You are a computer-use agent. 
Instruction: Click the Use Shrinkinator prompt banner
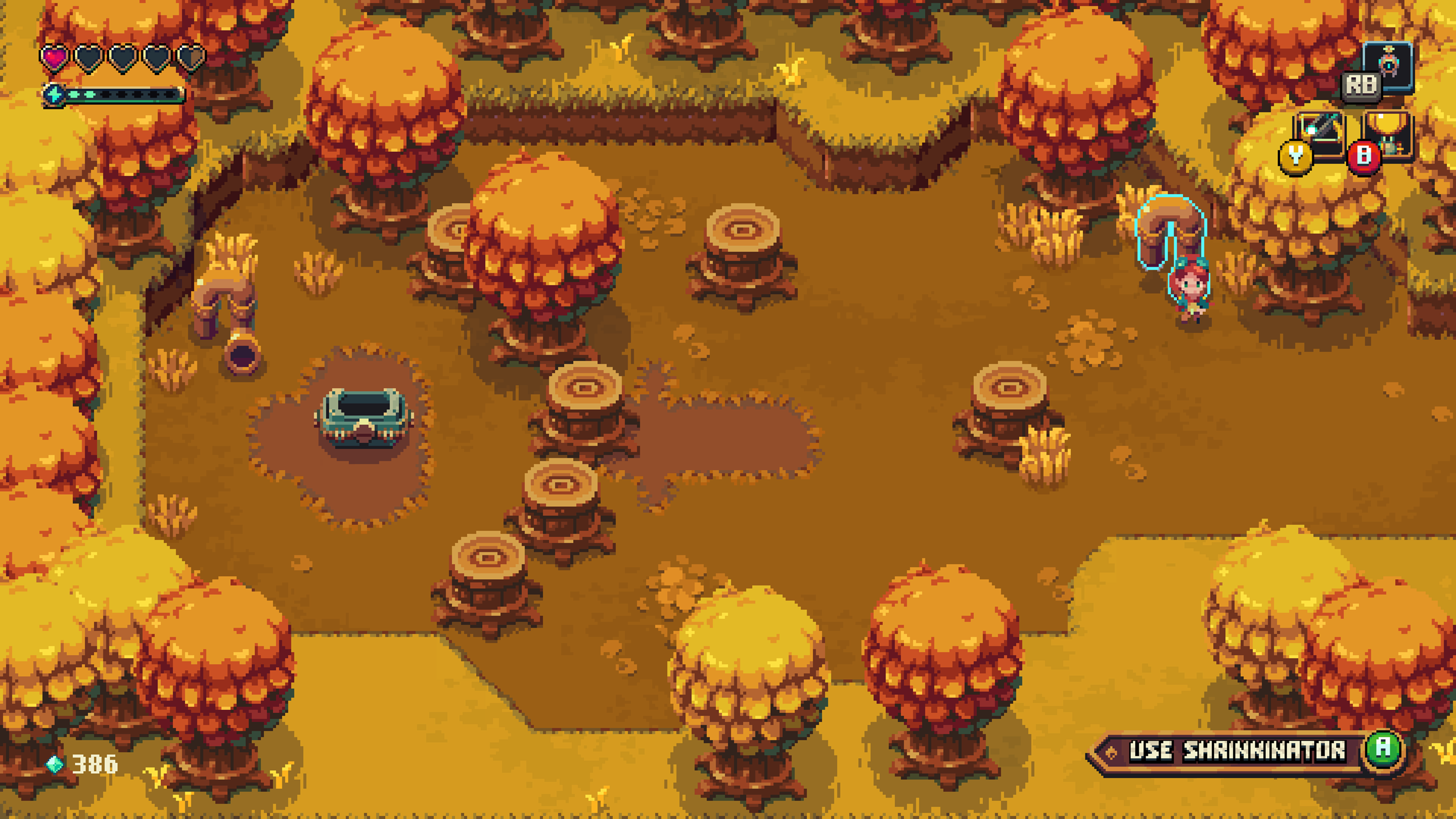tap(1237, 751)
